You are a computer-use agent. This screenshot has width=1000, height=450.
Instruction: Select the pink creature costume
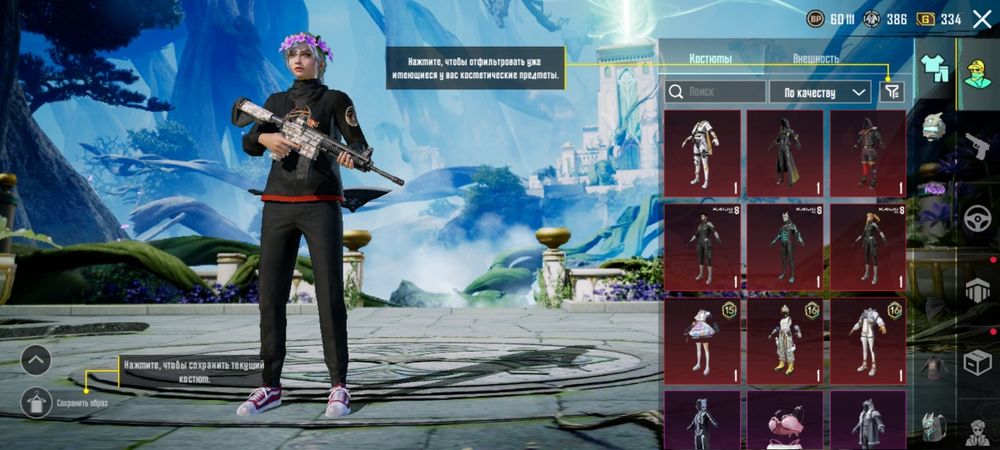[x=785, y=420]
